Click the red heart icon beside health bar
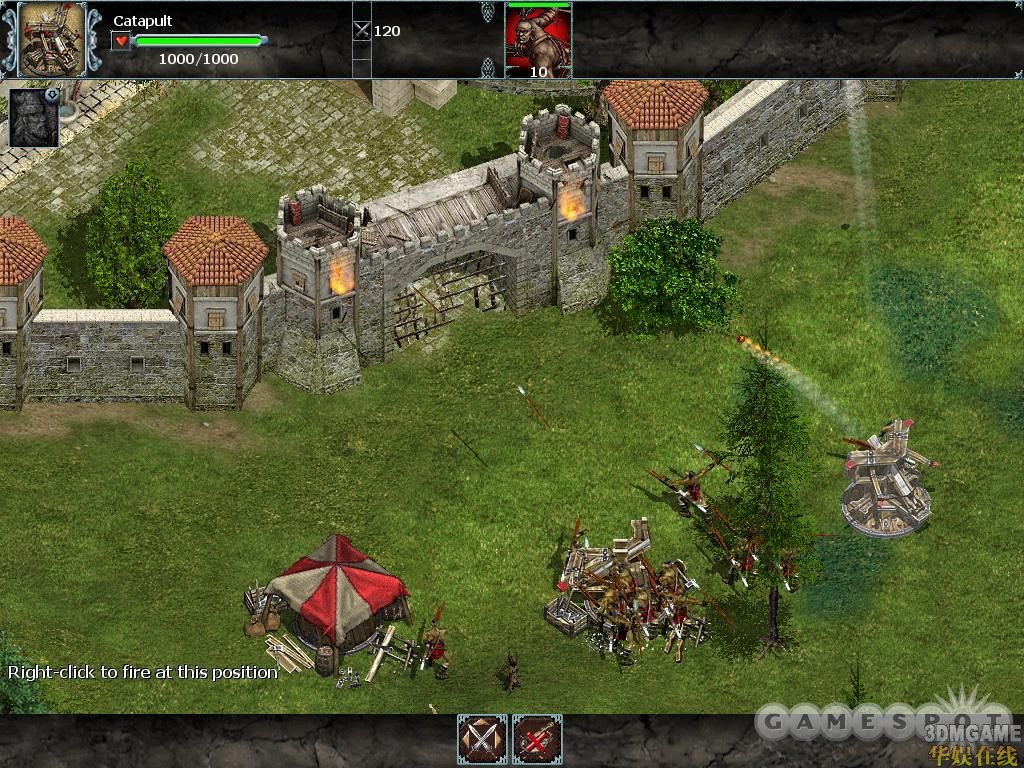 [121, 41]
